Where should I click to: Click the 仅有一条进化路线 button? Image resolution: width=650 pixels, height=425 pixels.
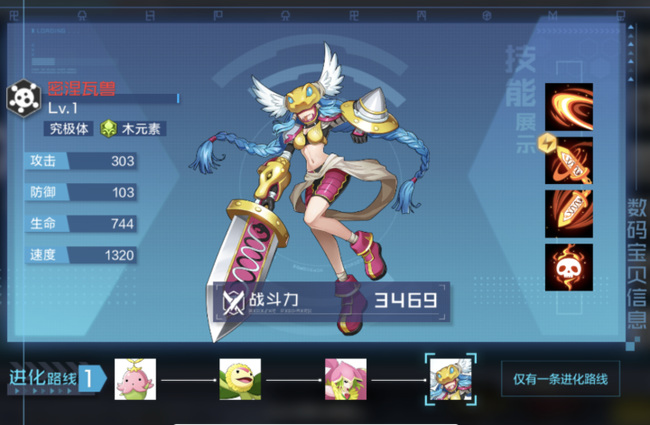click(560, 379)
